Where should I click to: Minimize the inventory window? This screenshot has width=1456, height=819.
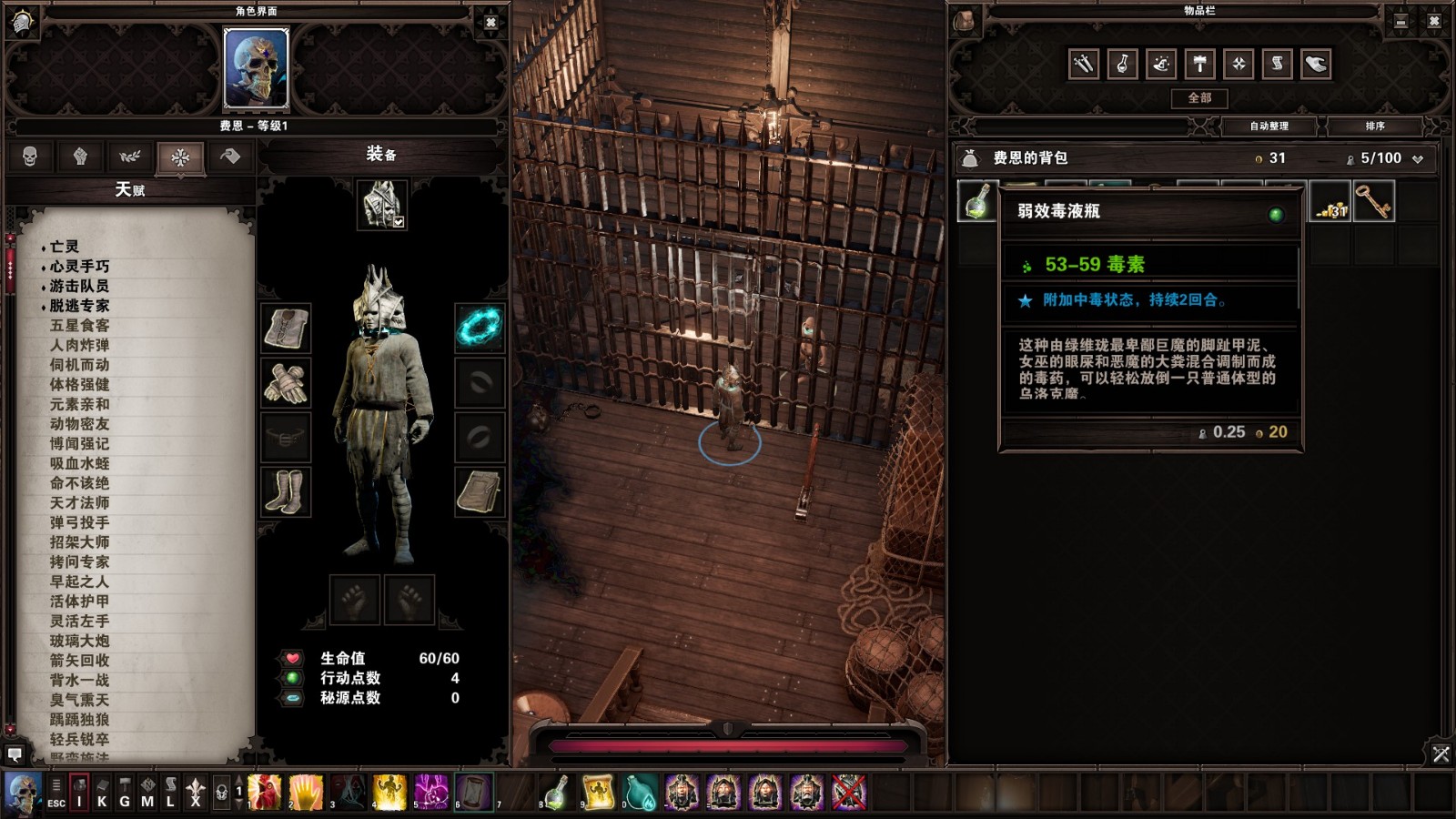coord(1400,21)
